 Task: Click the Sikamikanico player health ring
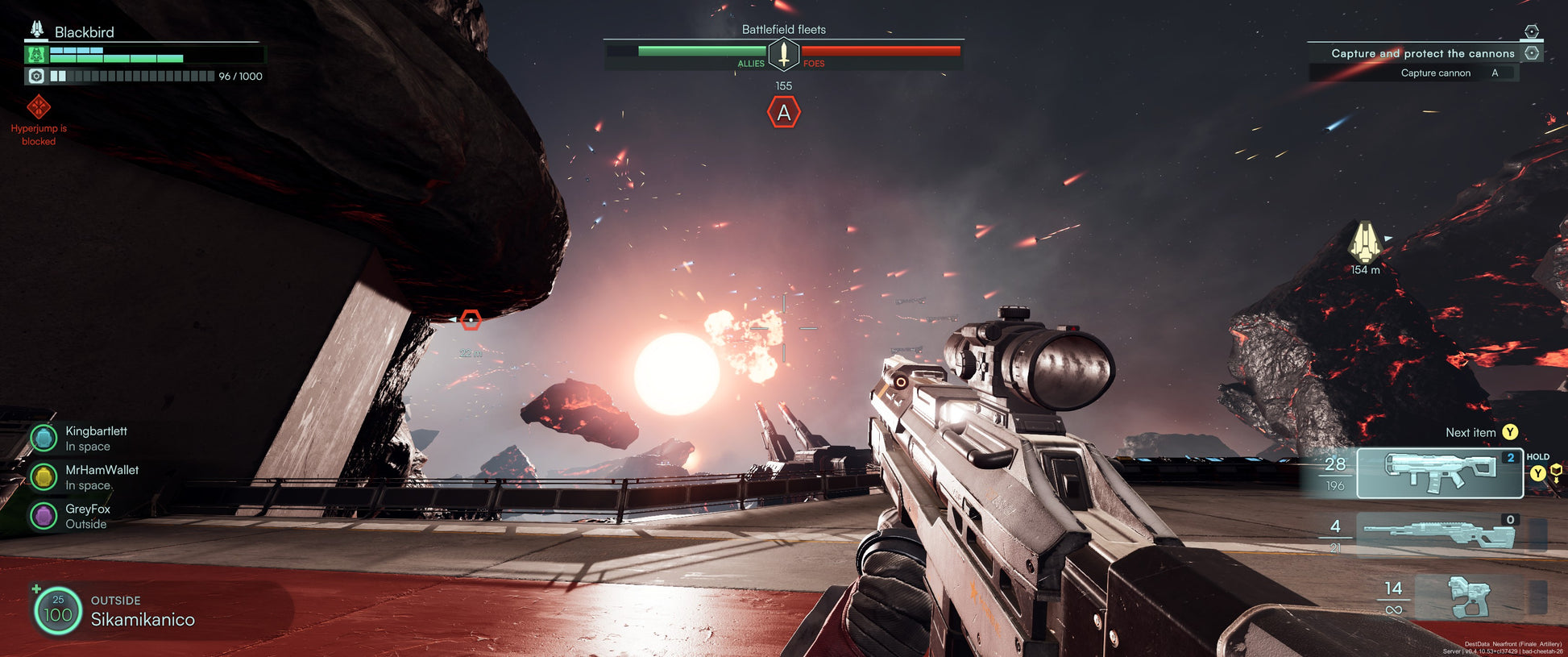58,610
